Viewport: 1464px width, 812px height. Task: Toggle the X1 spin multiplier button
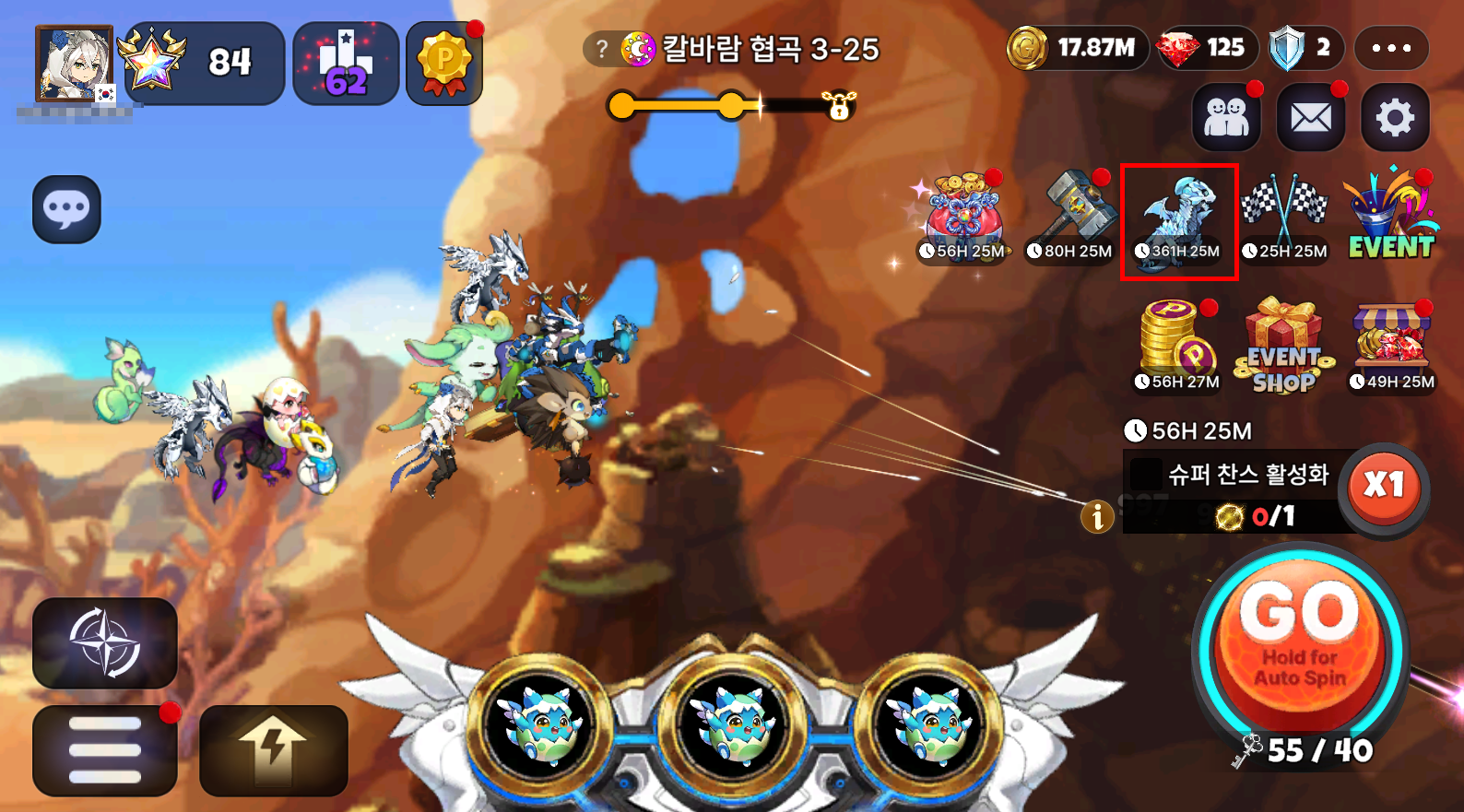coord(1384,486)
